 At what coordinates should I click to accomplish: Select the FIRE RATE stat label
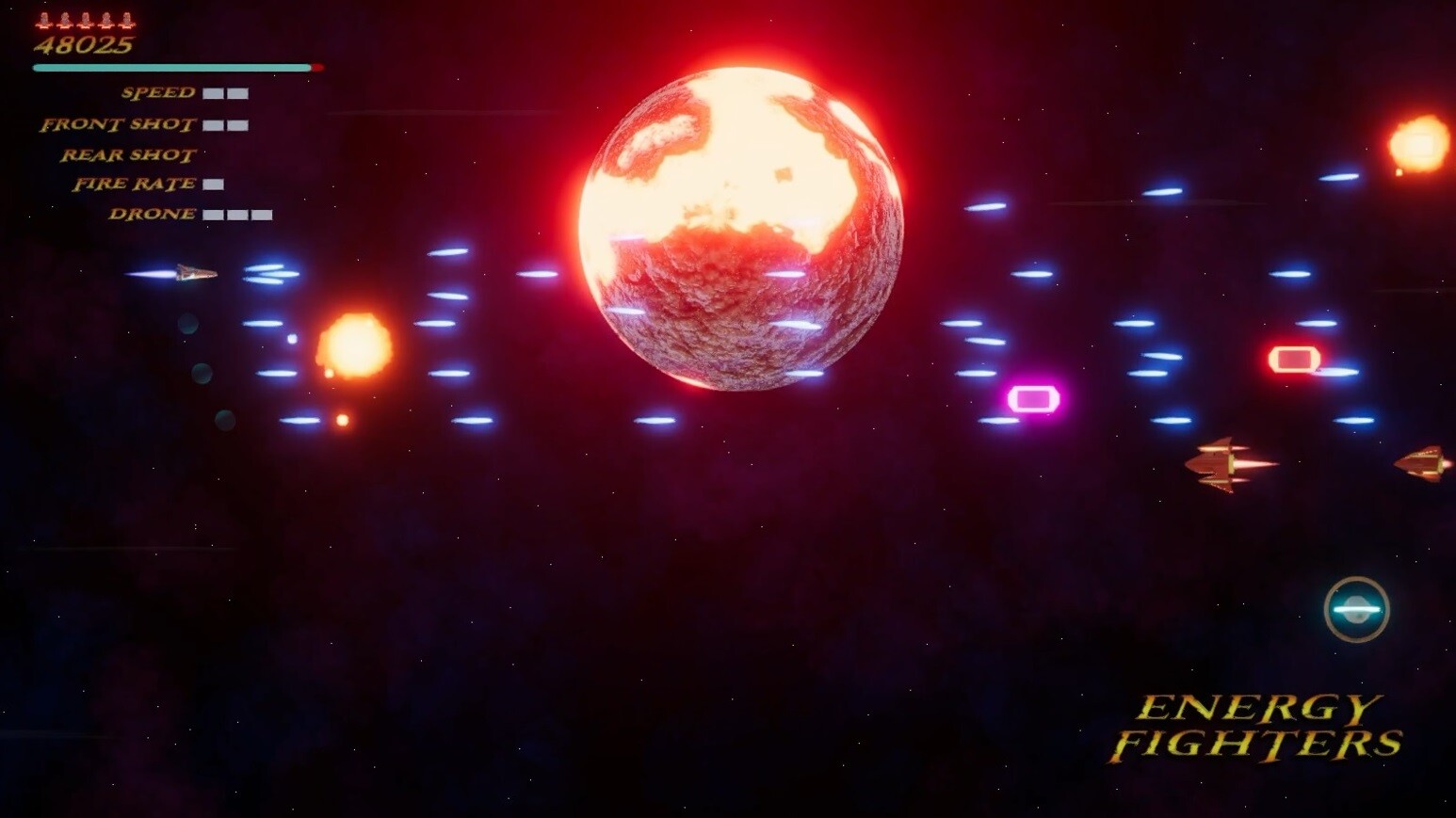coord(136,184)
